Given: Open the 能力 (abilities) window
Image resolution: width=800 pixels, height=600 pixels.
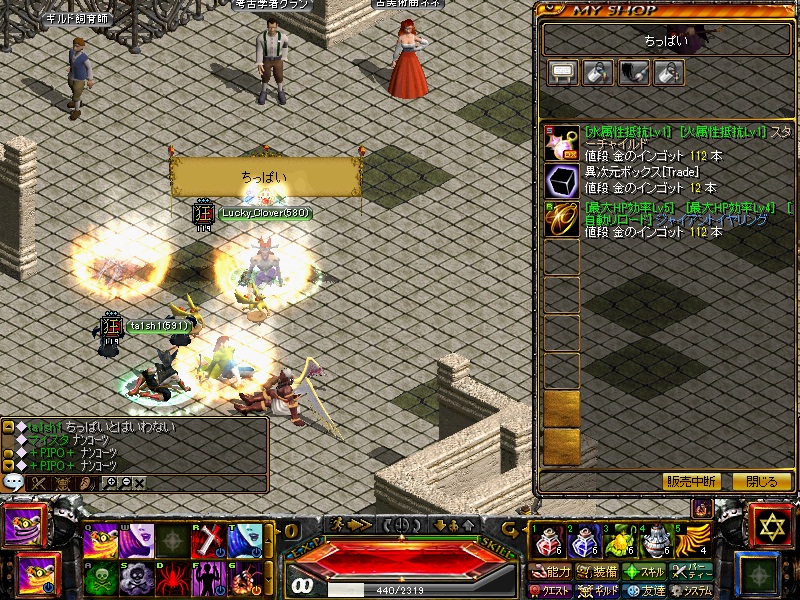Looking at the screenshot, I should [552, 572].
